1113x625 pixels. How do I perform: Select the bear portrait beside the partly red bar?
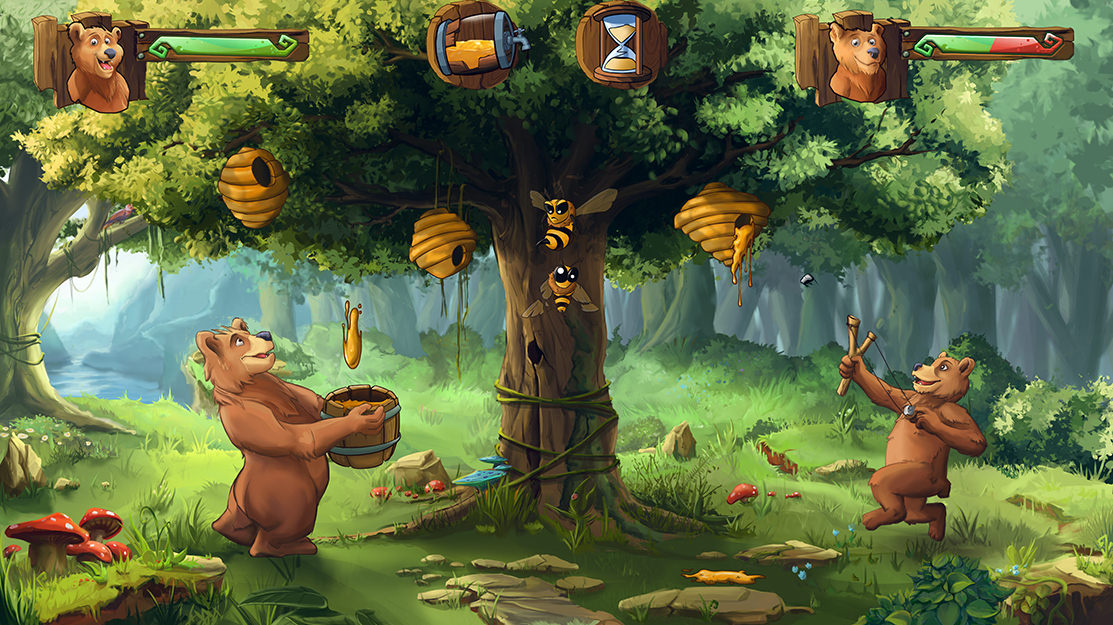point(856,60)
